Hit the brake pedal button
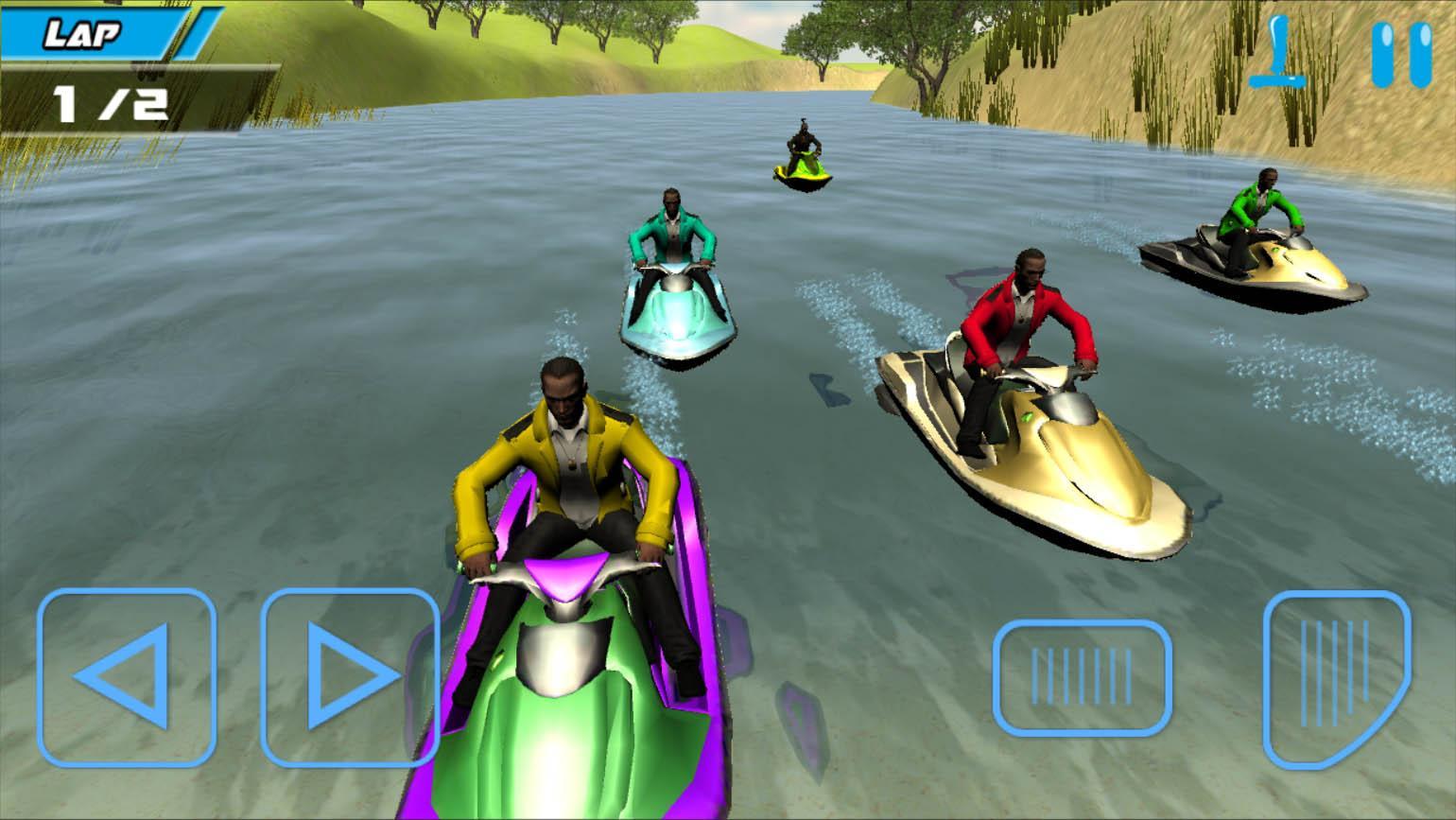Screen dimensions: 1456x820 (x=1081, y=676)
